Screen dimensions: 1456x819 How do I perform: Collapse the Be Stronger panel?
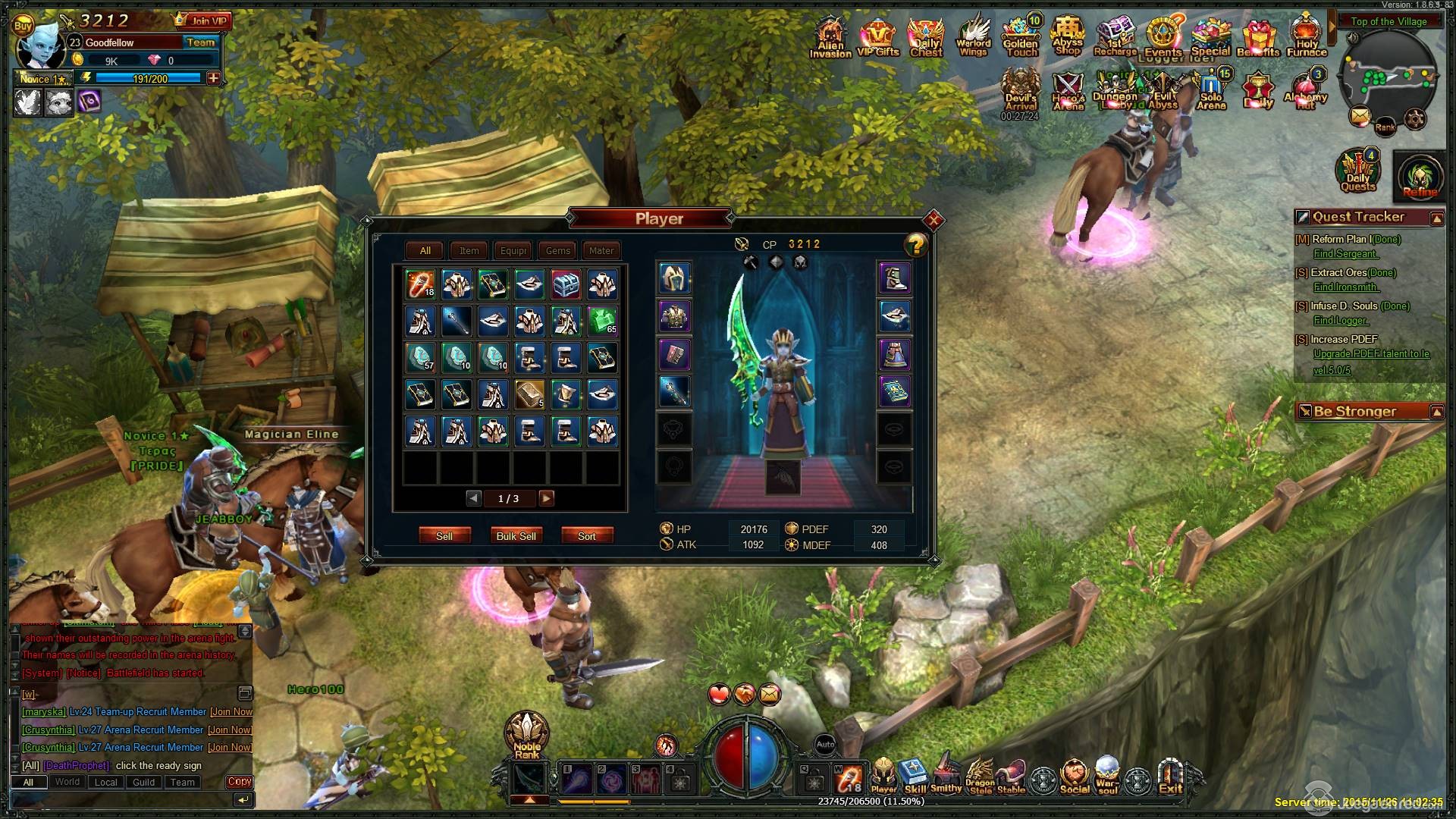(1436, 412)
